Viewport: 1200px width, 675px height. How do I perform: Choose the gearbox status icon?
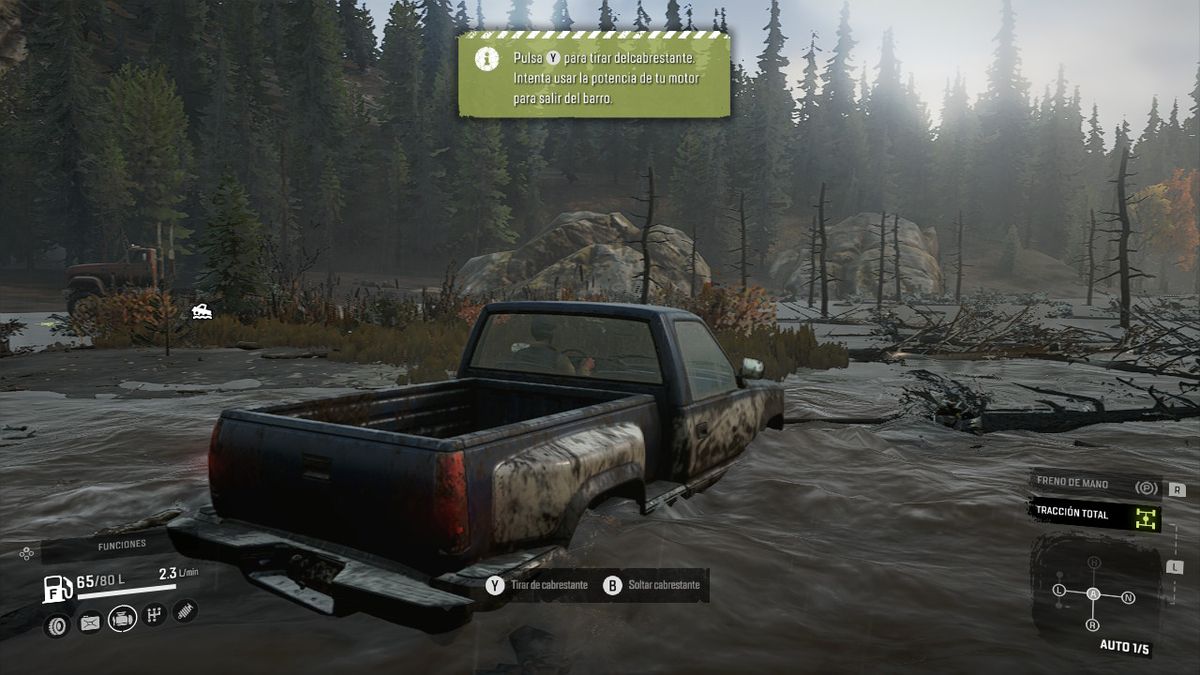click(x=154, y=615)
